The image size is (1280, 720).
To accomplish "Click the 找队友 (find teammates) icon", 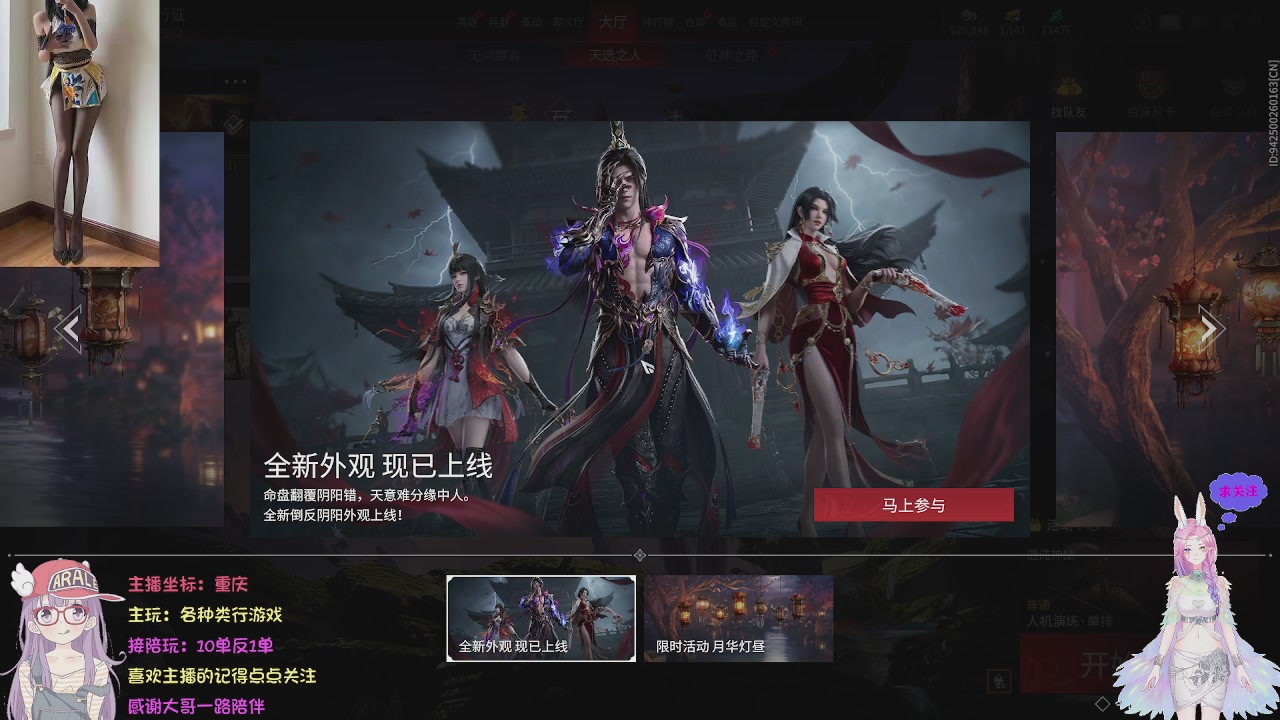I will [1069, 86].
